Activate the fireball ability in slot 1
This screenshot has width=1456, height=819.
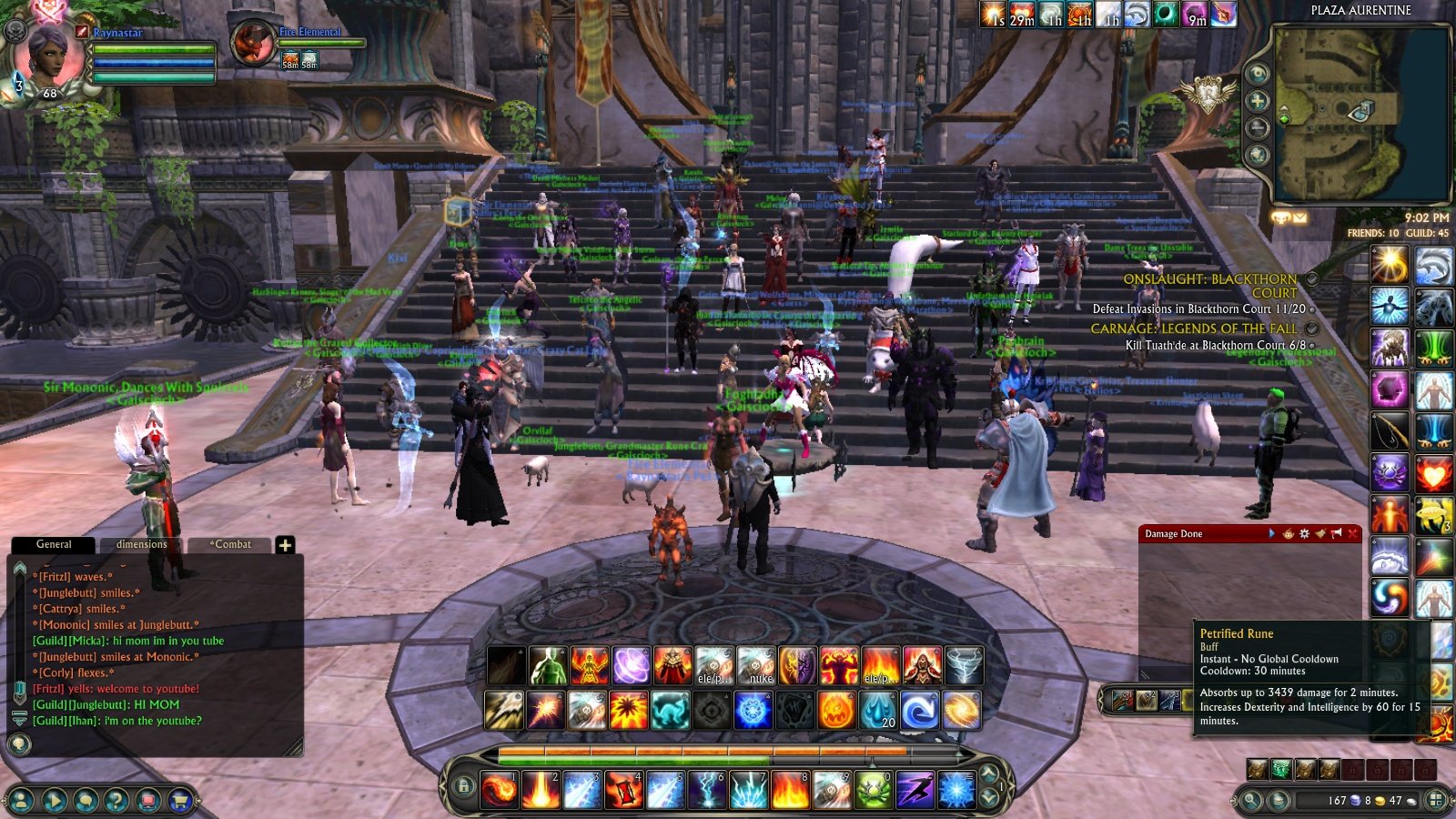tap(499, 789)
